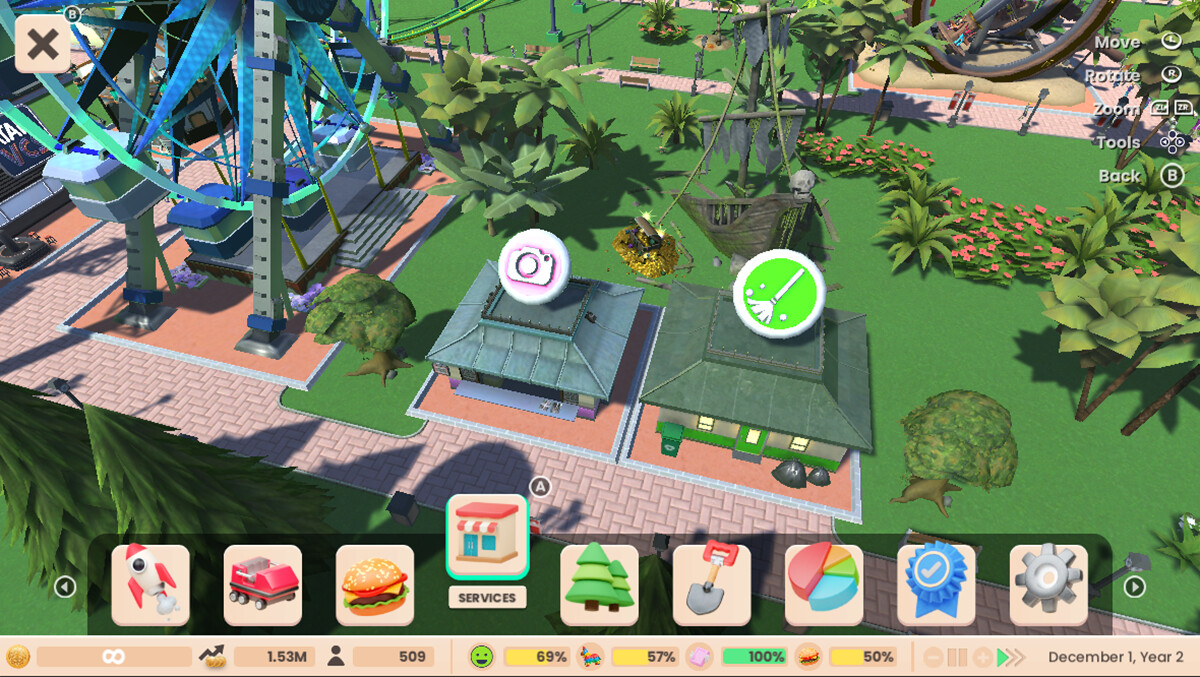This screenshot has height=677, width=1200.
Task: Select the camera photo booth marker
Action: pos(534,265)
